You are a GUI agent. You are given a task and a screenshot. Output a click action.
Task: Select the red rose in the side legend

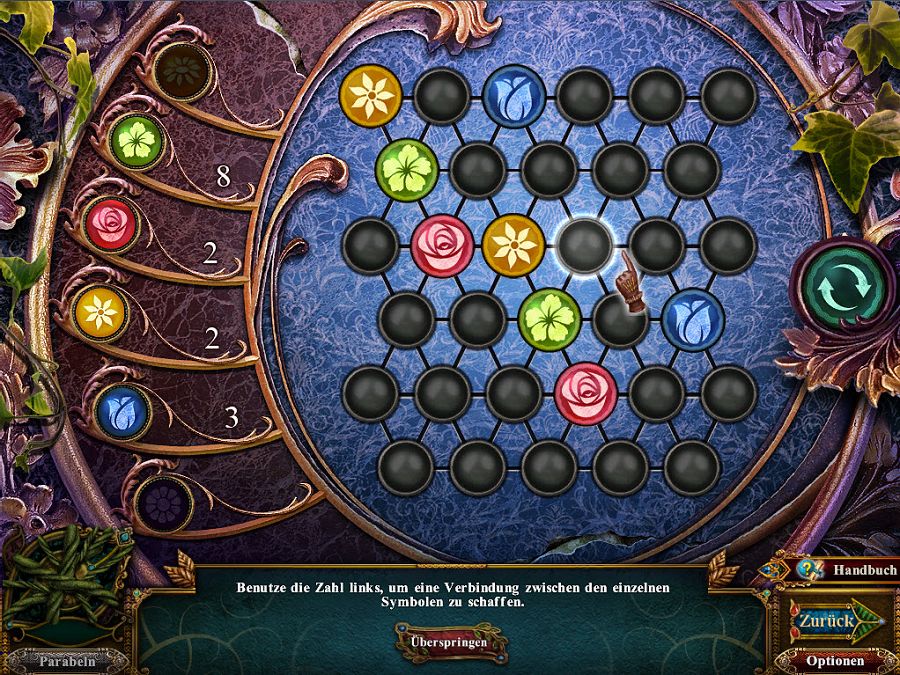[110, 224]
